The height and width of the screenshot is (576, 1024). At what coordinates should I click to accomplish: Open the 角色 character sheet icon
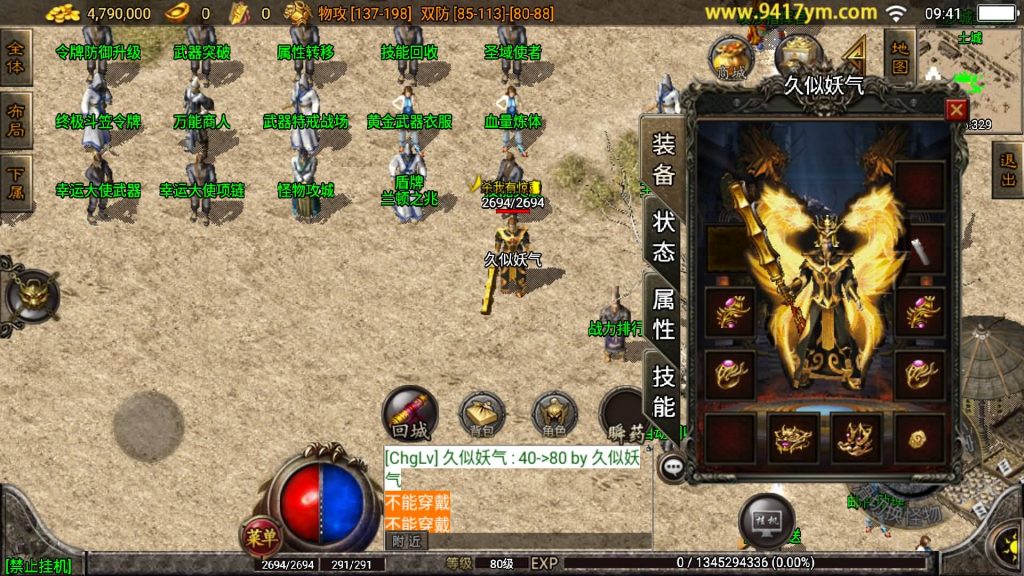[x=554, y=414]
